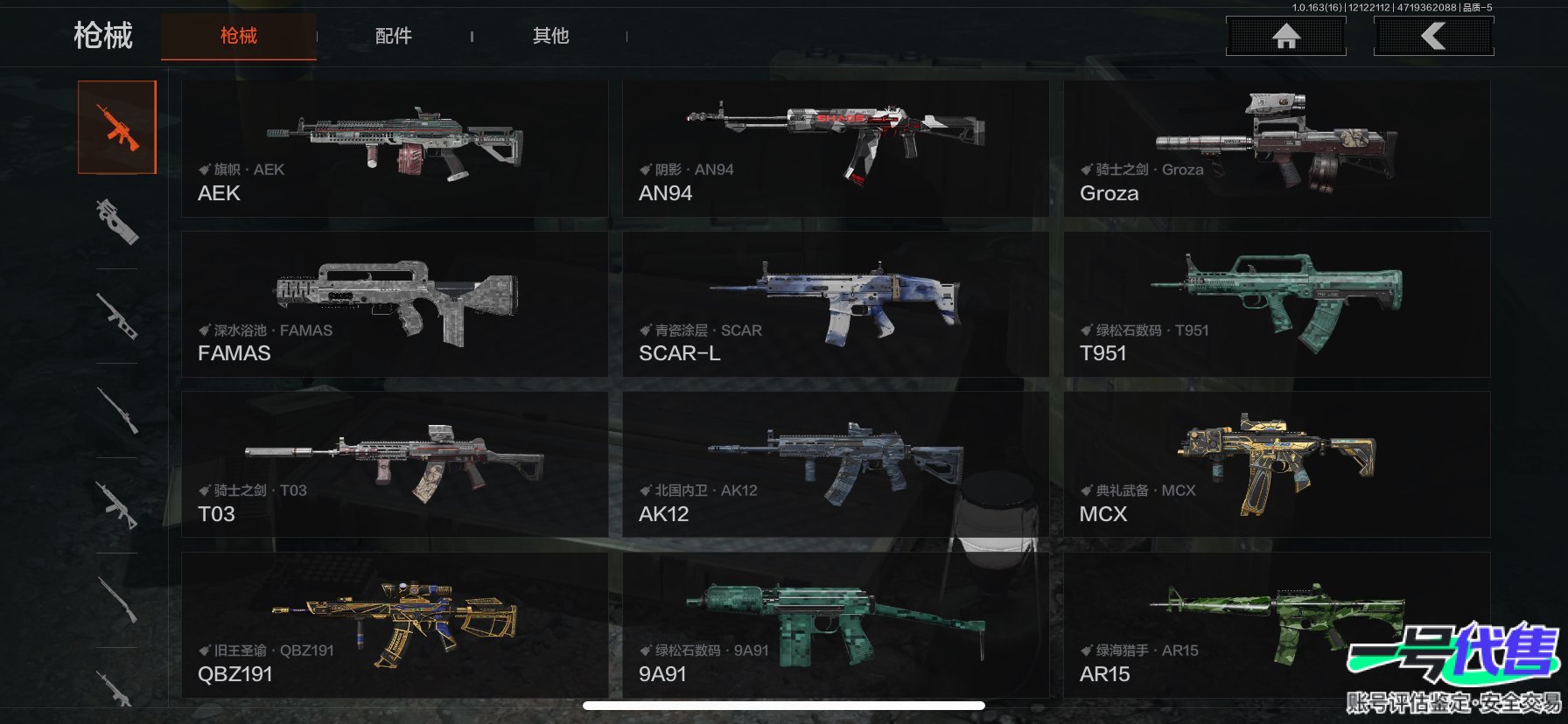
Task: Select the AEK rifle card
Action: 395,149
